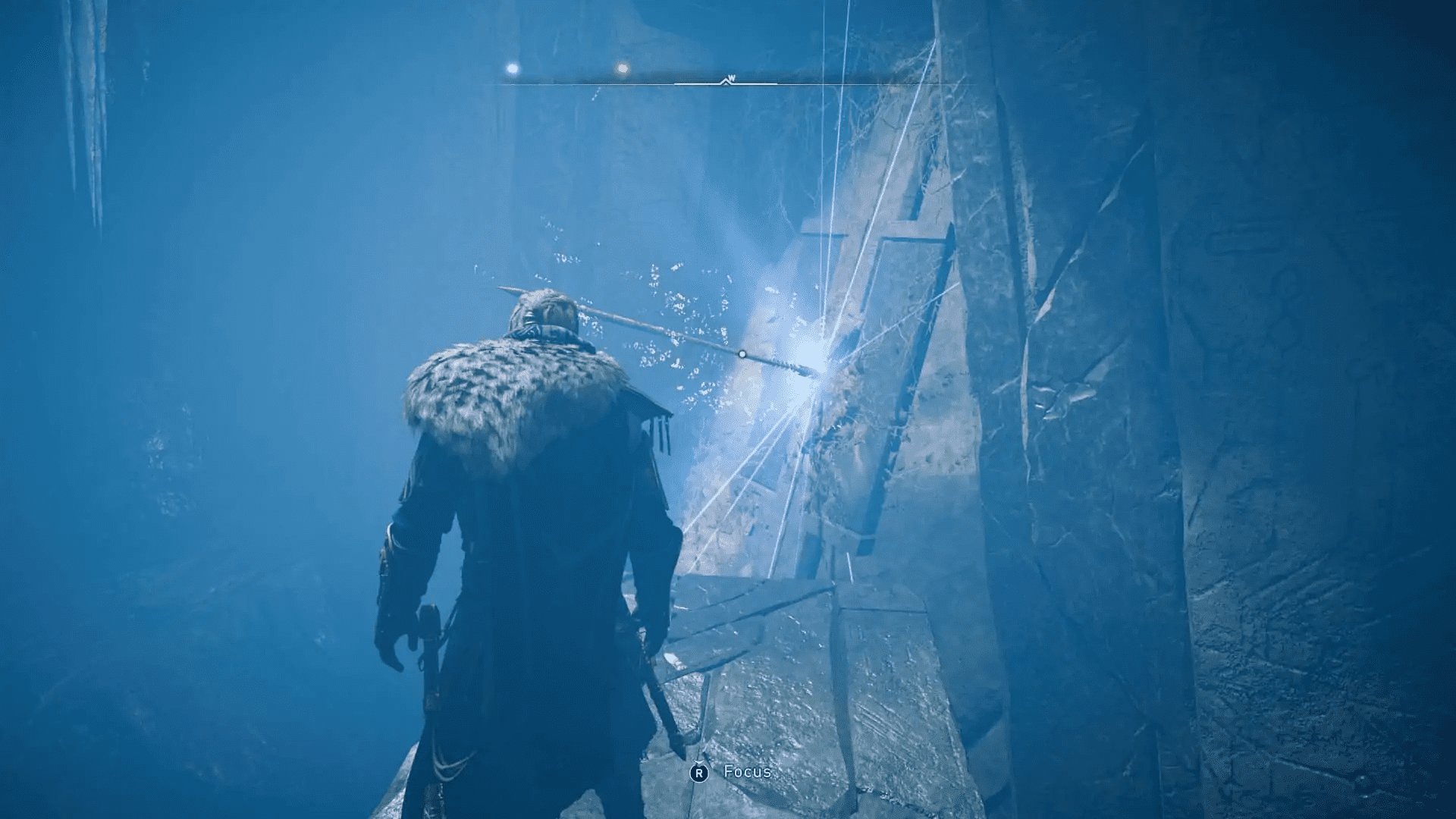Click the right glowing waypoint dot above compass

point(622,67)
